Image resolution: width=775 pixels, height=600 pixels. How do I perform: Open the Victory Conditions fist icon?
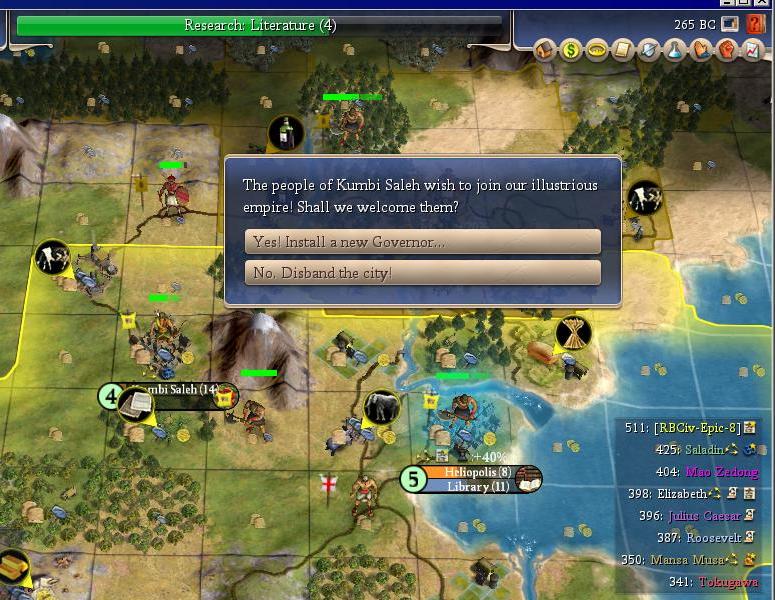tap(726, 50)
